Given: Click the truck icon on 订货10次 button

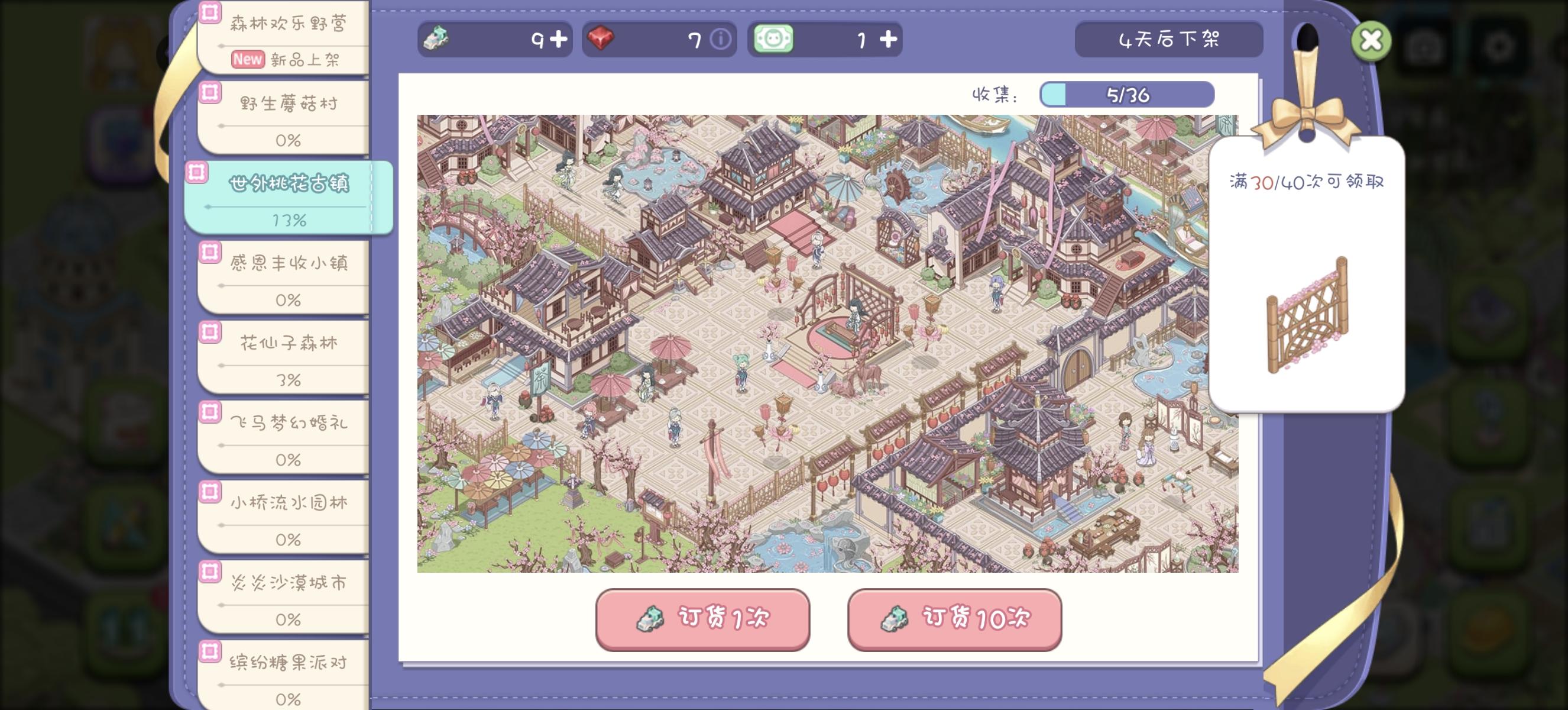Looking at the screenshot, I should pyautogui.click(x=894, y=619).
